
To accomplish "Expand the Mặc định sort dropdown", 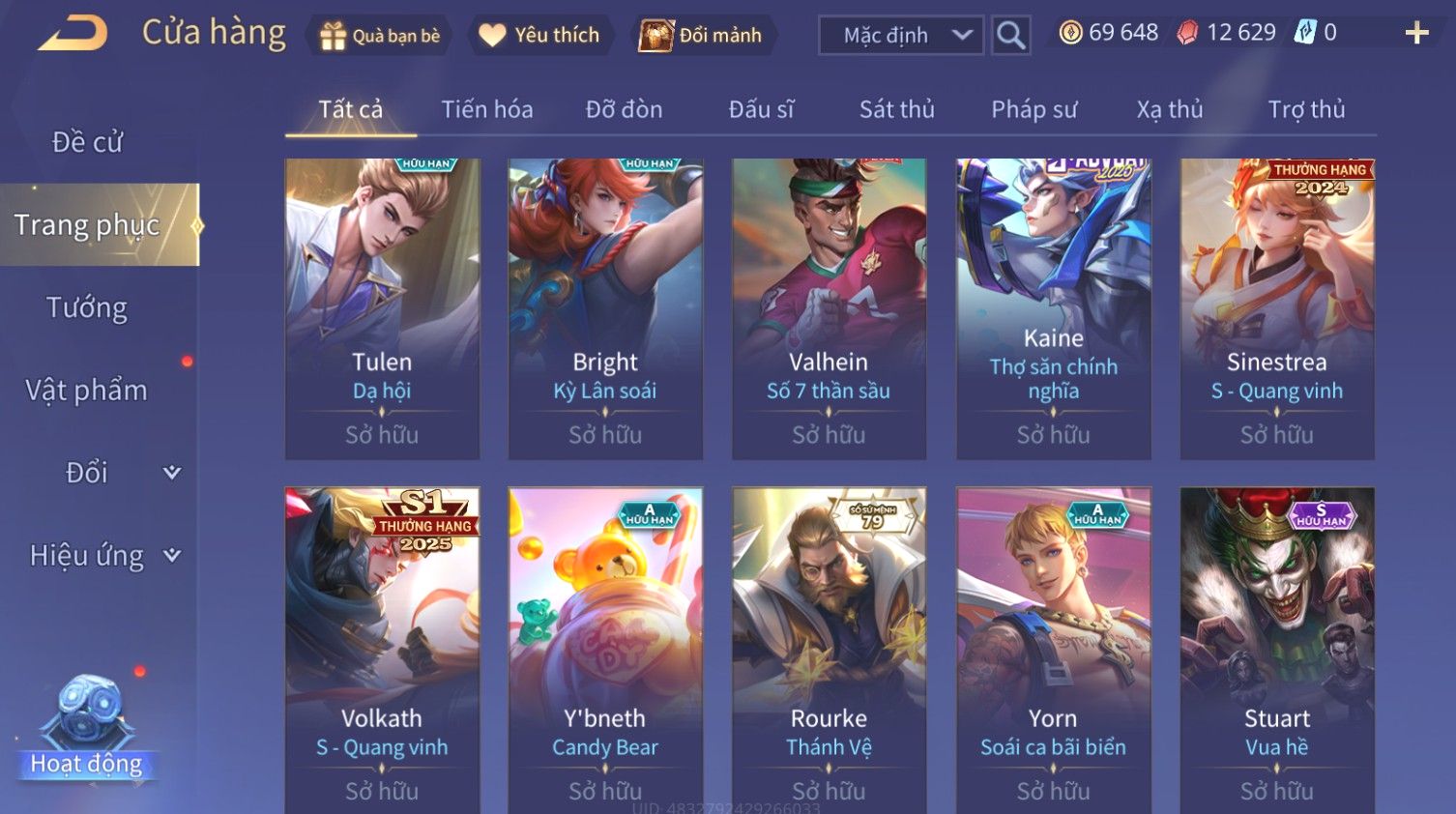I will click(901, 36).
